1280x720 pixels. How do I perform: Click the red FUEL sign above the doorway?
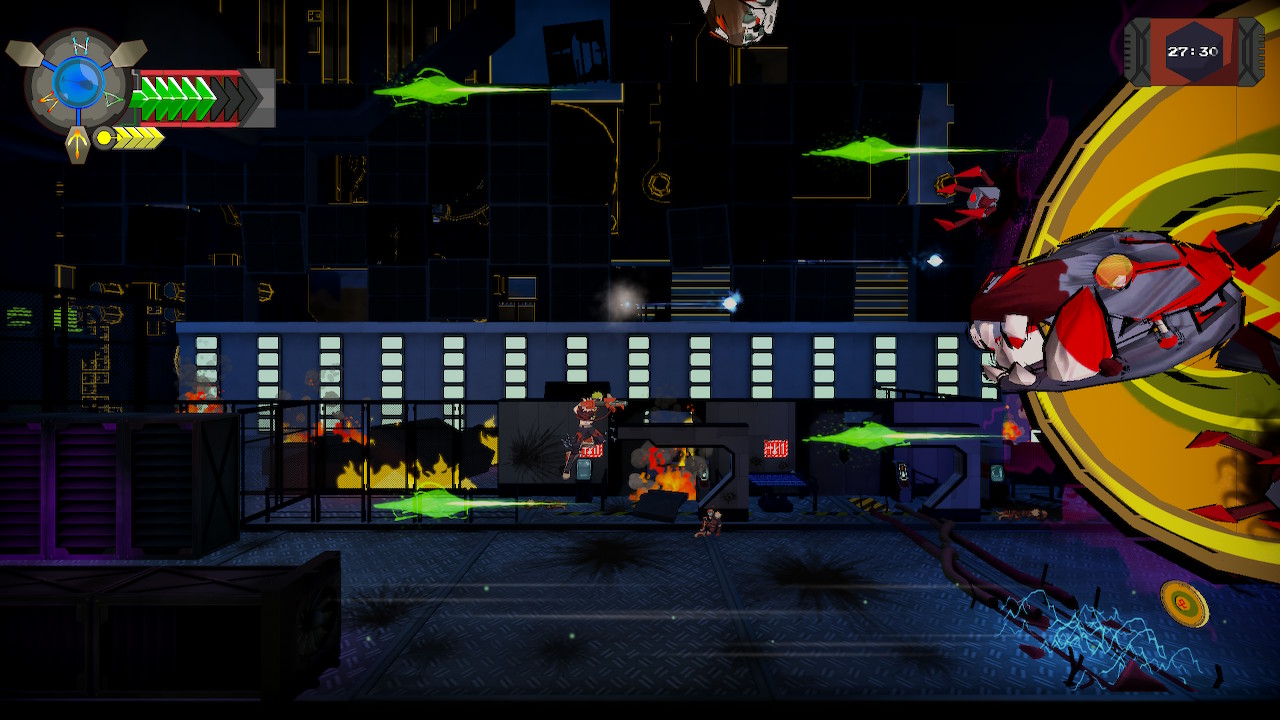click(777, 447)
